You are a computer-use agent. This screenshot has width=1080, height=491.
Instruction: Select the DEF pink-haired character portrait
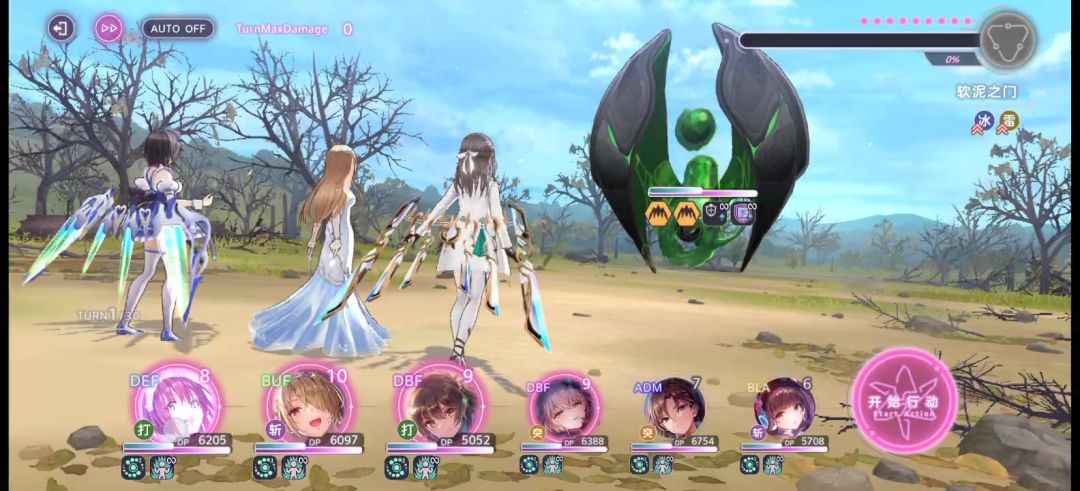coord(177,407)
